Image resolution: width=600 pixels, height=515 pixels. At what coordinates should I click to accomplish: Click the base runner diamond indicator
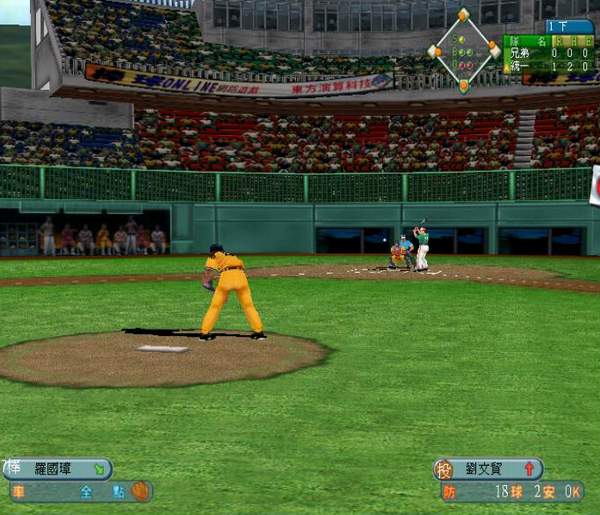463,50
